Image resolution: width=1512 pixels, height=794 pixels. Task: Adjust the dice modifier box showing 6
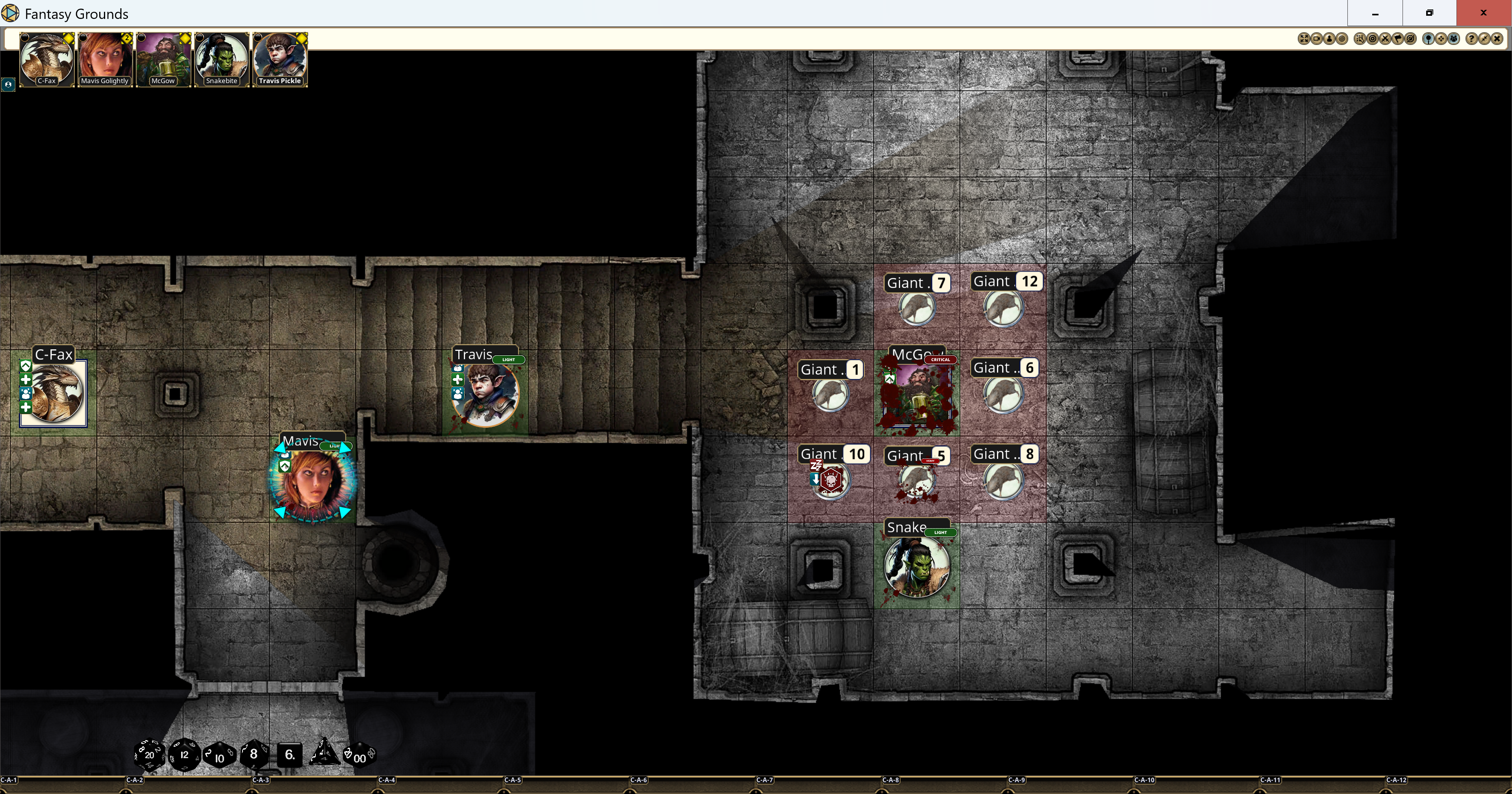coord(289,755)
